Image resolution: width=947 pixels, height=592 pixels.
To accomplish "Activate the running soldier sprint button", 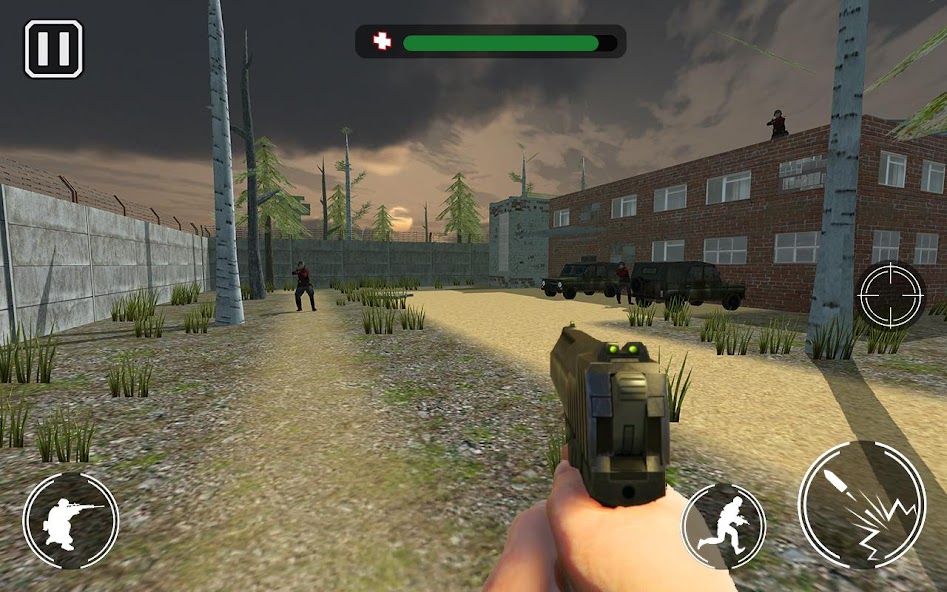I will coord(723,526).
